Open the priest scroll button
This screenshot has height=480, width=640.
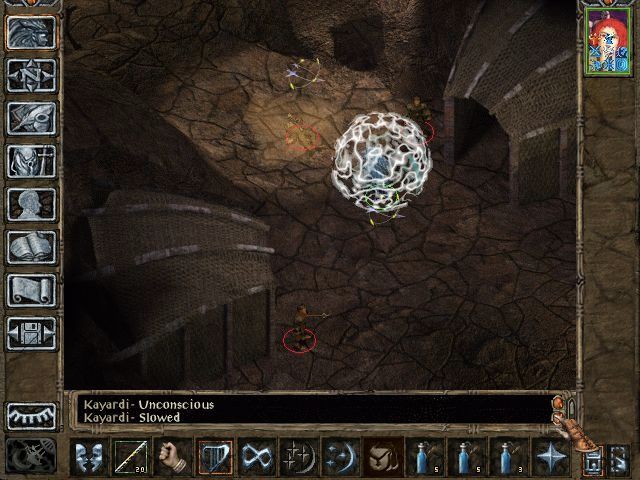tap(31, 290)
